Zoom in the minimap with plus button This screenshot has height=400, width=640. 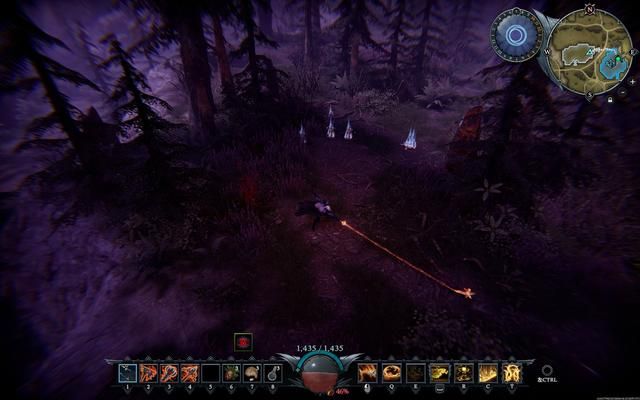(x=632, y=82)
